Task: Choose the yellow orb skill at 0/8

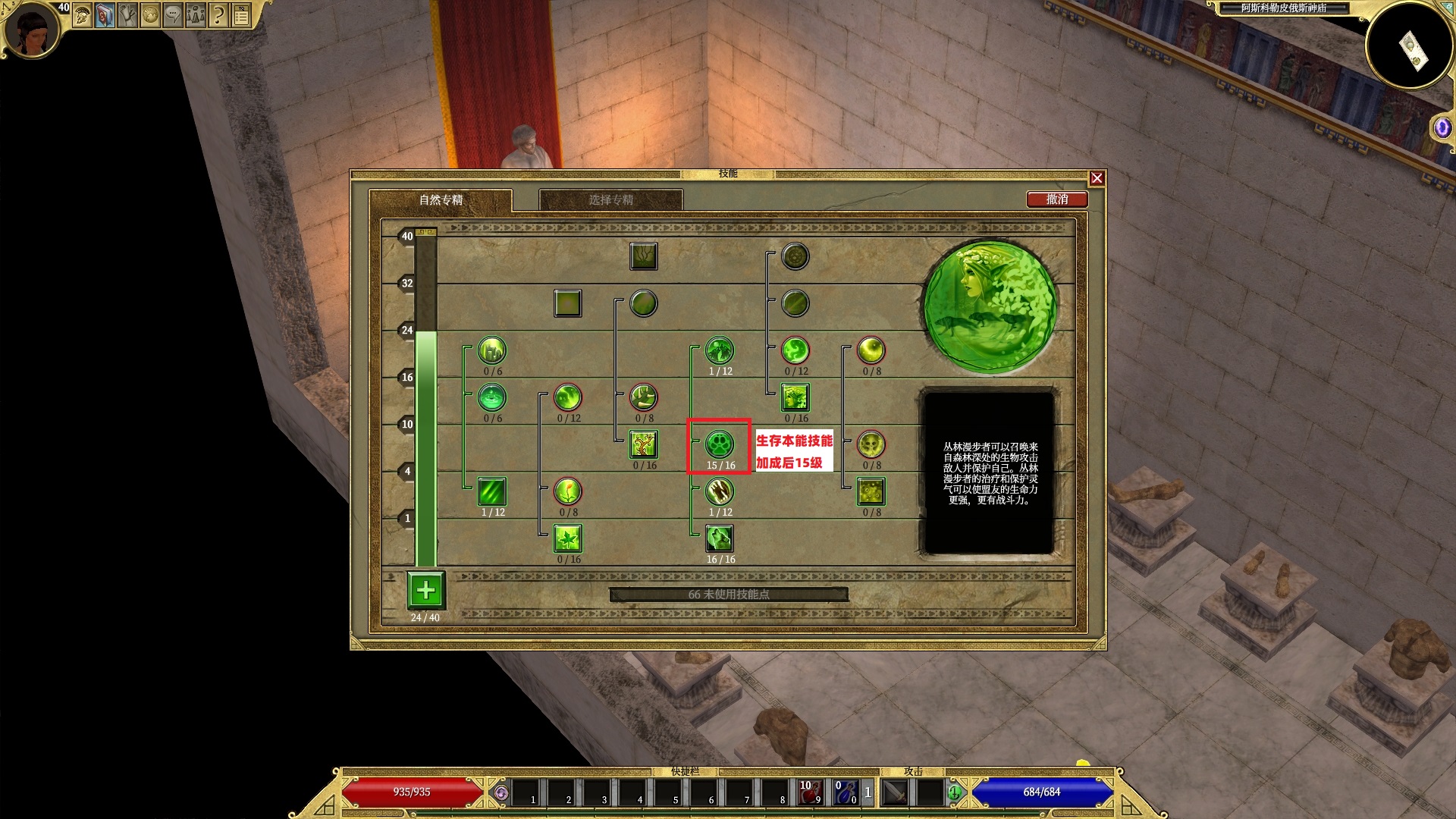Action: pyautogui.click(x=871, y=350)
